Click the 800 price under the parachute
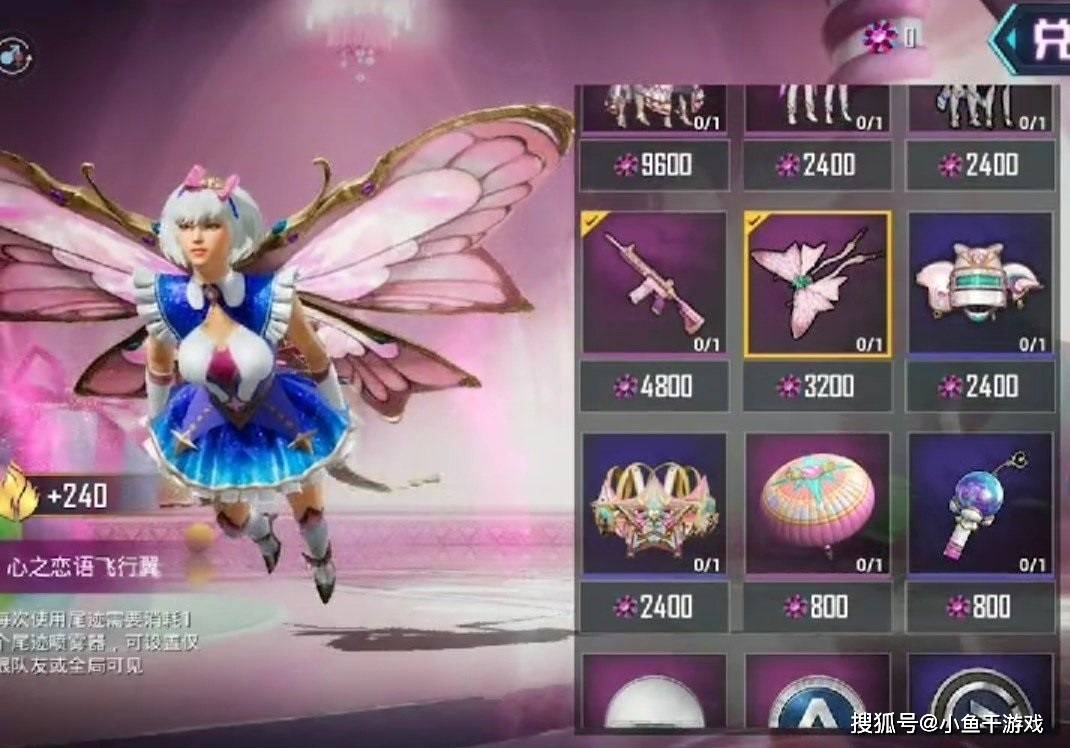Viewport: 1070px width, 748px height. coord(817,606)
